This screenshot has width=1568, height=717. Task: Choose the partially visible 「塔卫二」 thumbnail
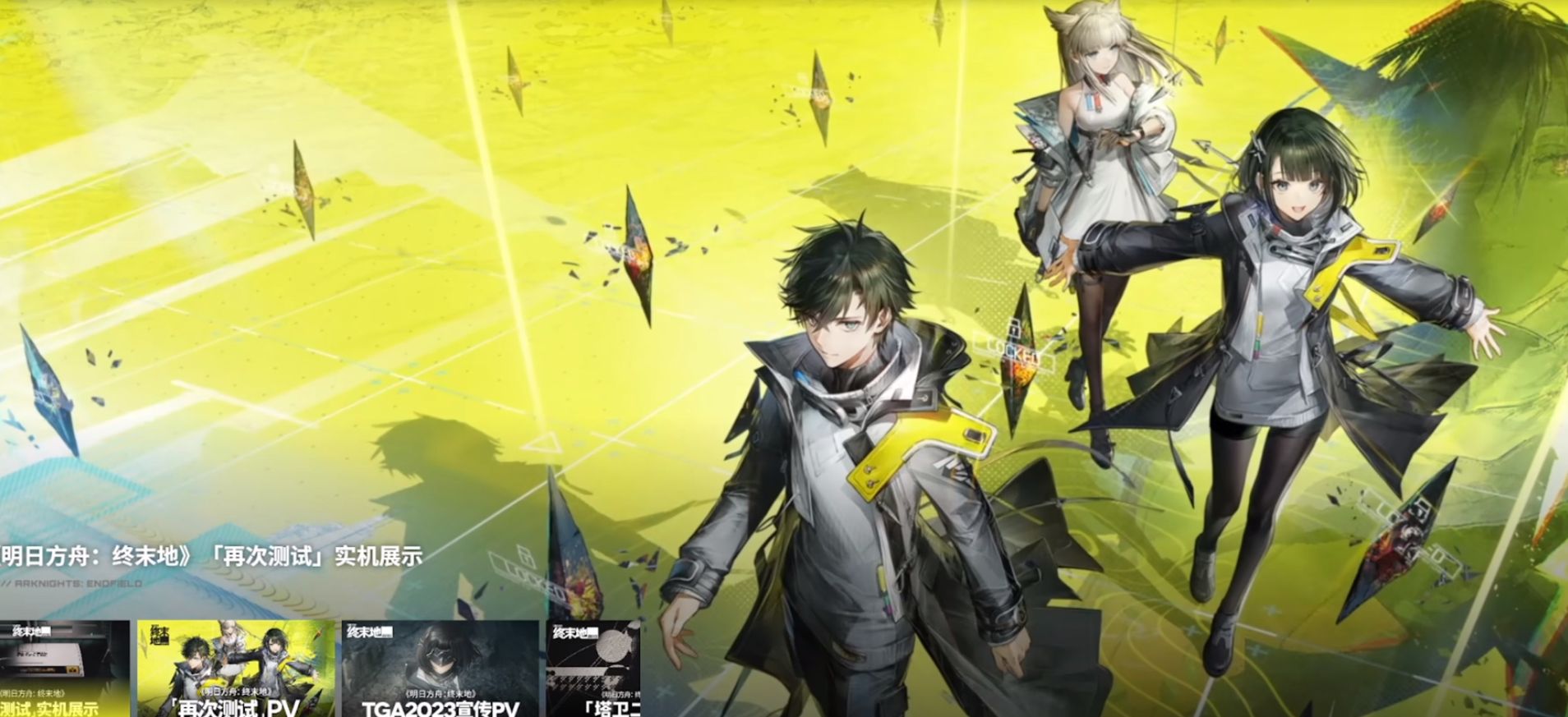click(x=593, y=669)
